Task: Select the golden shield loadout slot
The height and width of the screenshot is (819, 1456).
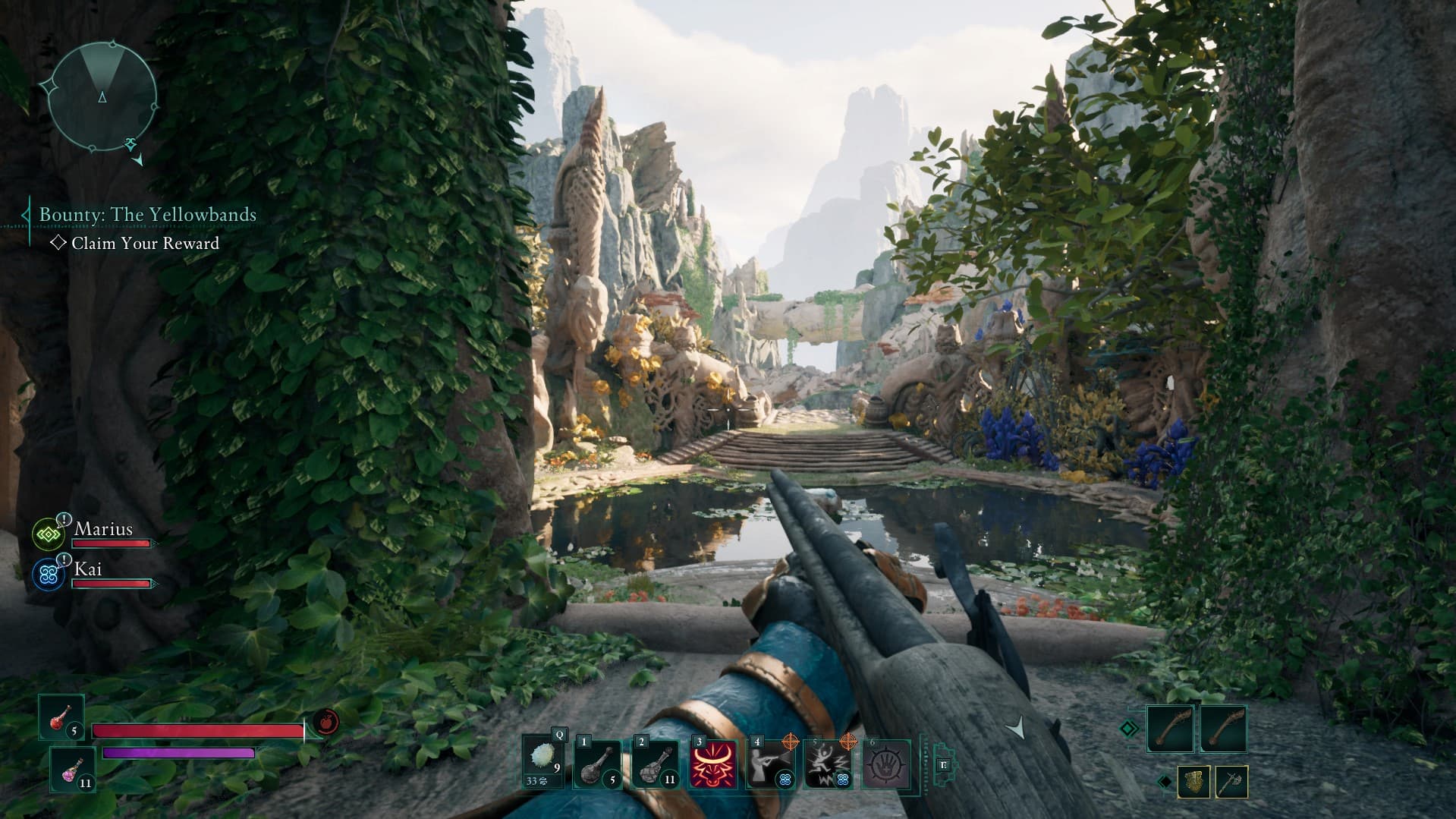Action: [1193, 782]
